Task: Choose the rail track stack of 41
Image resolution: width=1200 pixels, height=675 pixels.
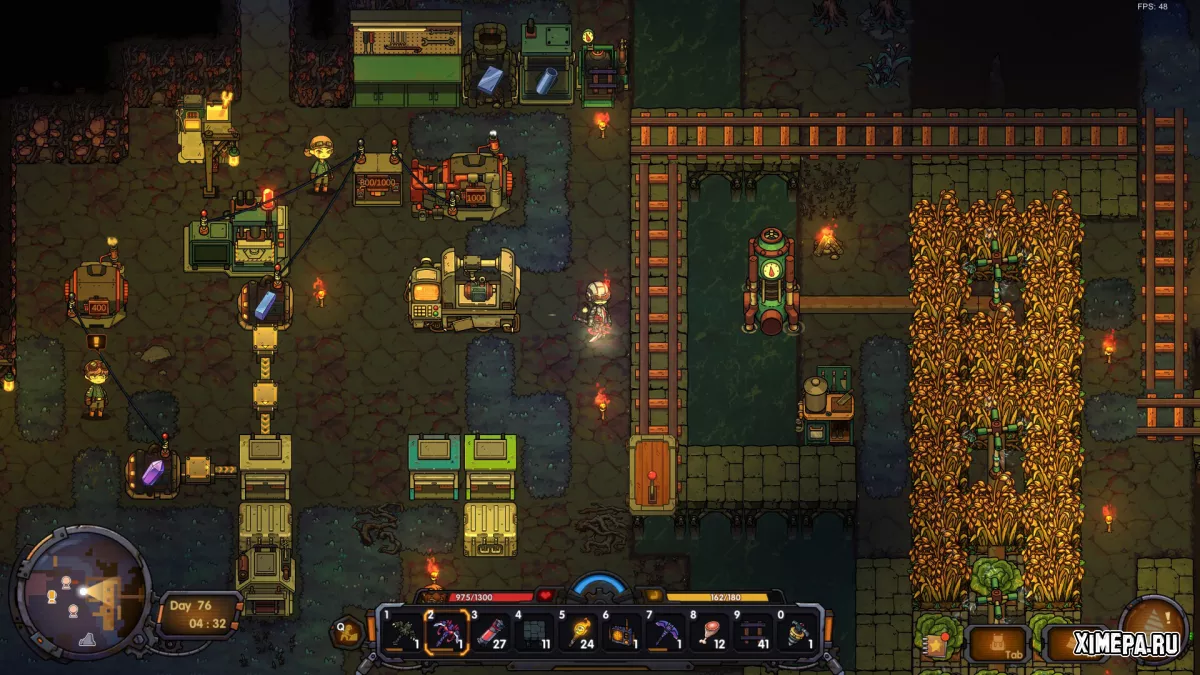Action: pyautogui.click(x=752, y=633)
